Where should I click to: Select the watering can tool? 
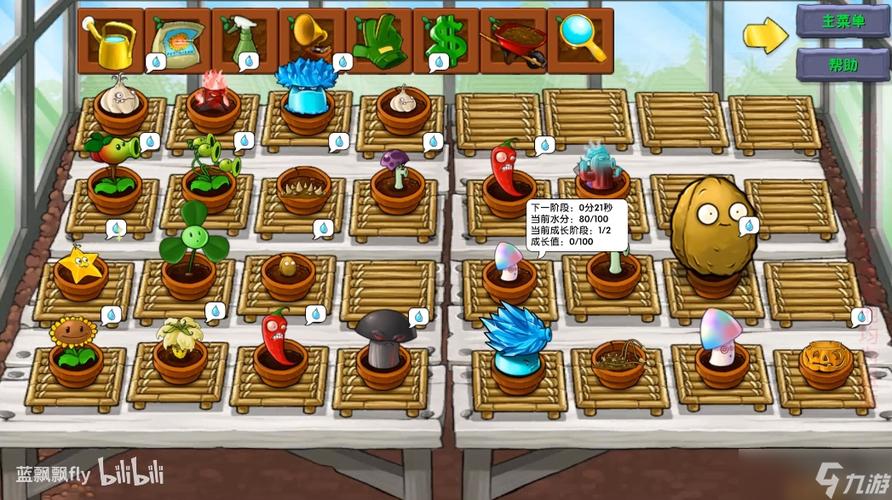[x=110, y=40]
